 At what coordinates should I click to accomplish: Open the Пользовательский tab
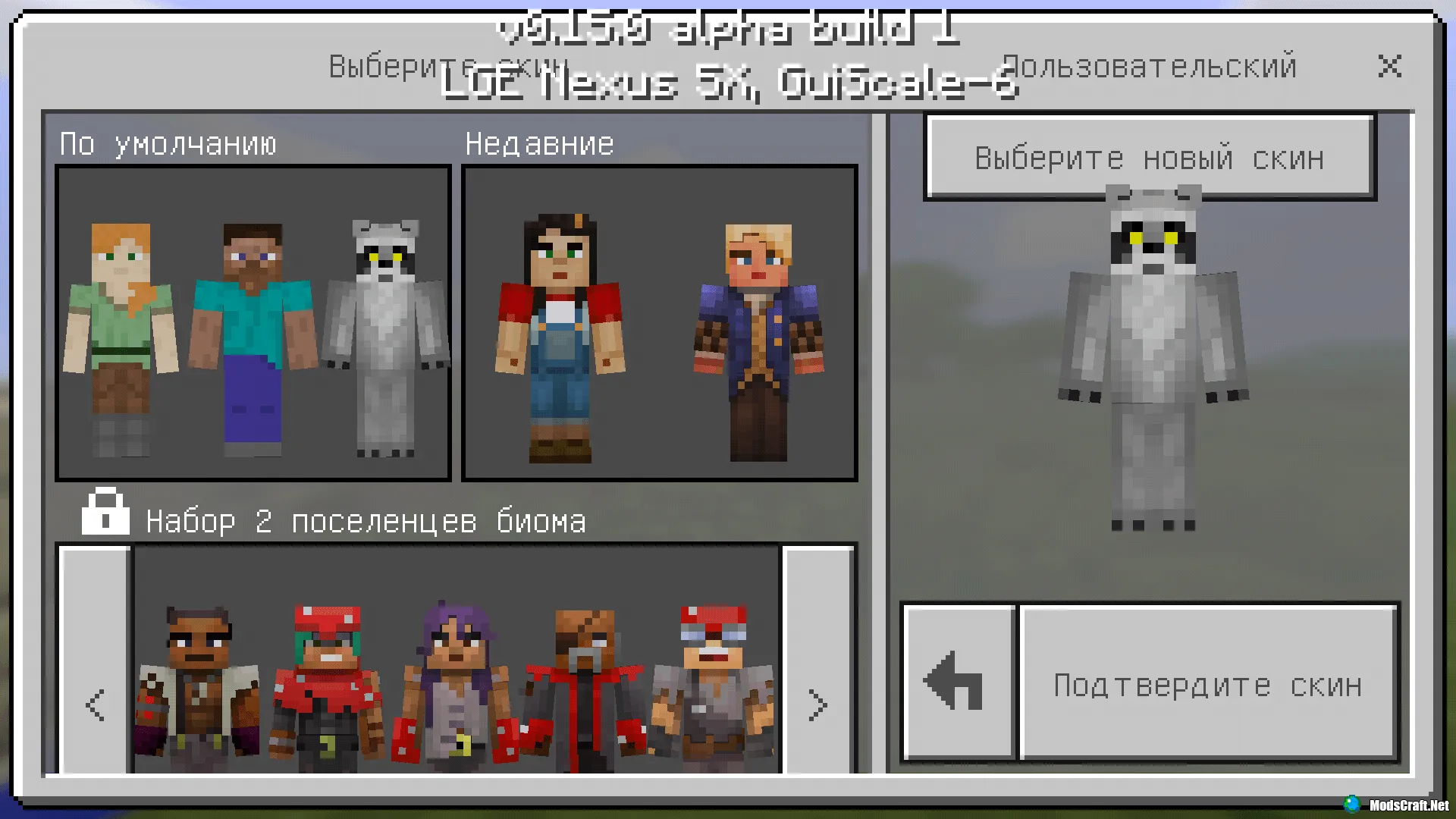1147,66
